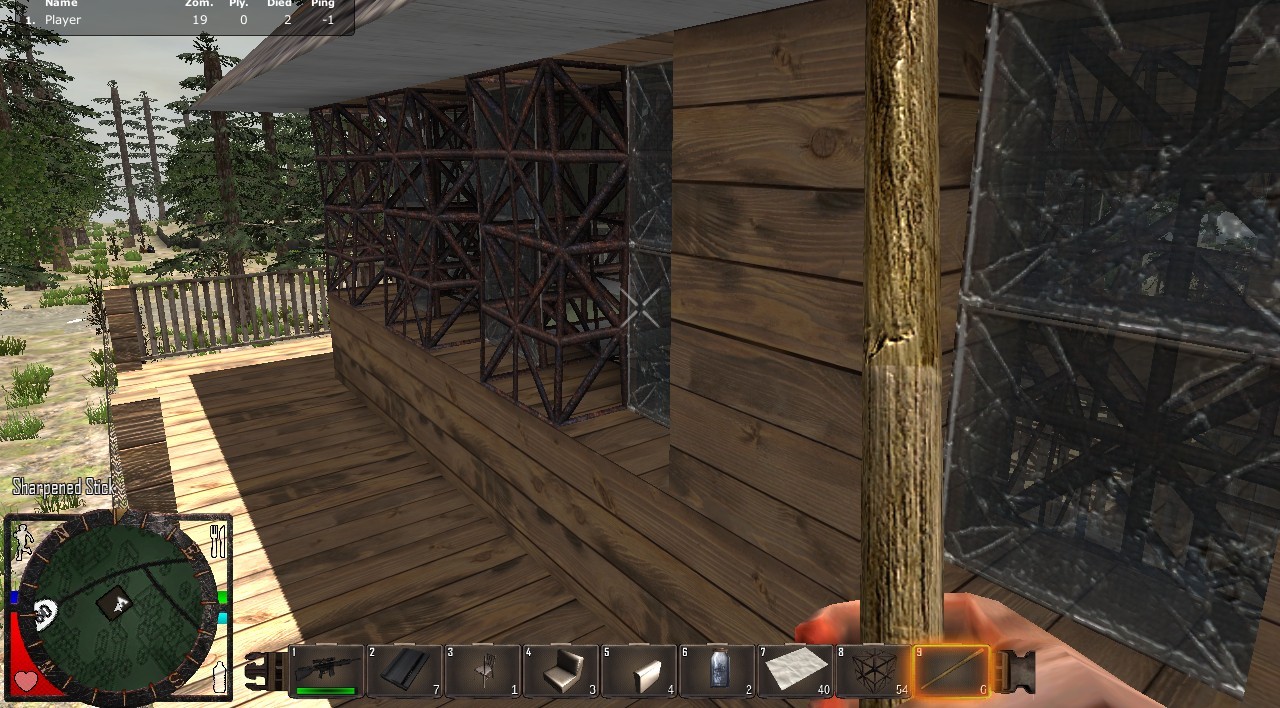Click the heart health icon
The height and width of the screenshot is (708, 1280).
click(x=25, y=682)
